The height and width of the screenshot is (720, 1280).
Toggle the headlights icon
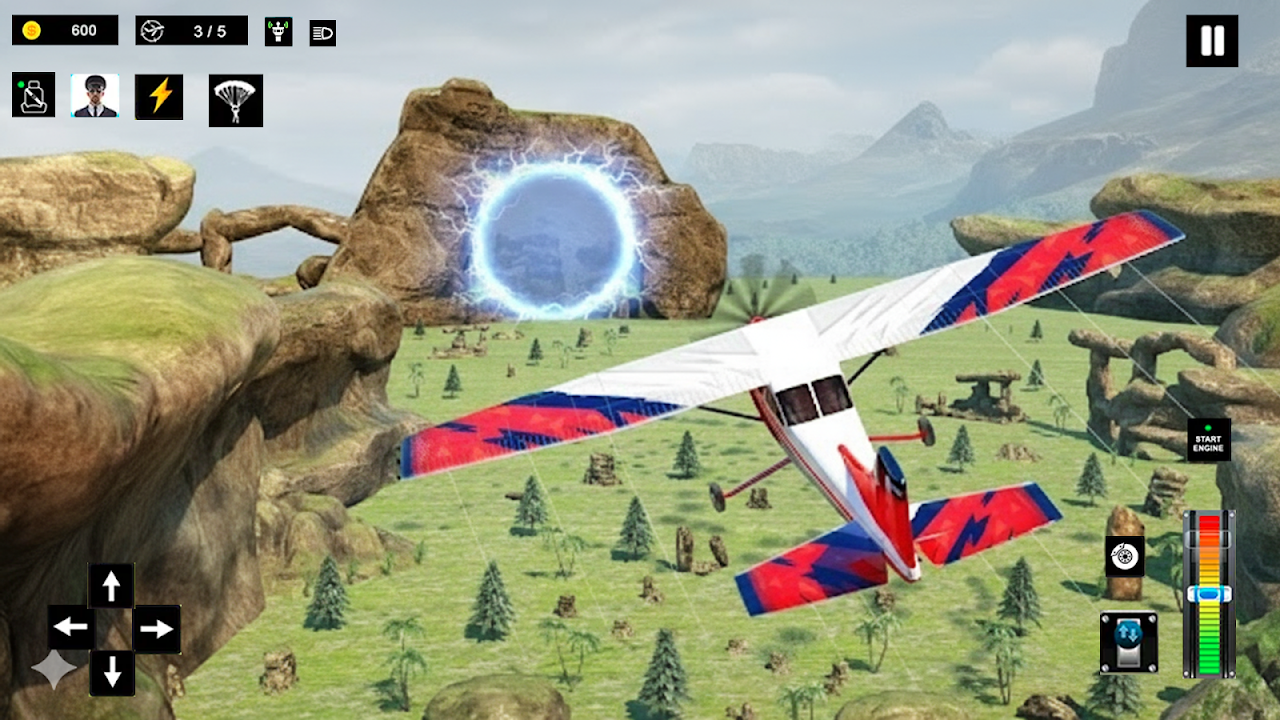coord(323,33)
